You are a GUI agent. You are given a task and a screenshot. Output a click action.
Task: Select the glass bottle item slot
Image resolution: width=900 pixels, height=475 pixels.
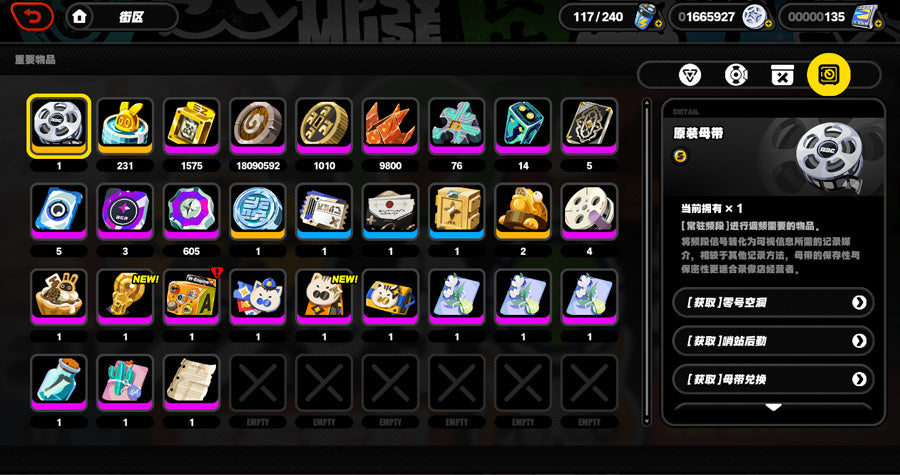59,382
